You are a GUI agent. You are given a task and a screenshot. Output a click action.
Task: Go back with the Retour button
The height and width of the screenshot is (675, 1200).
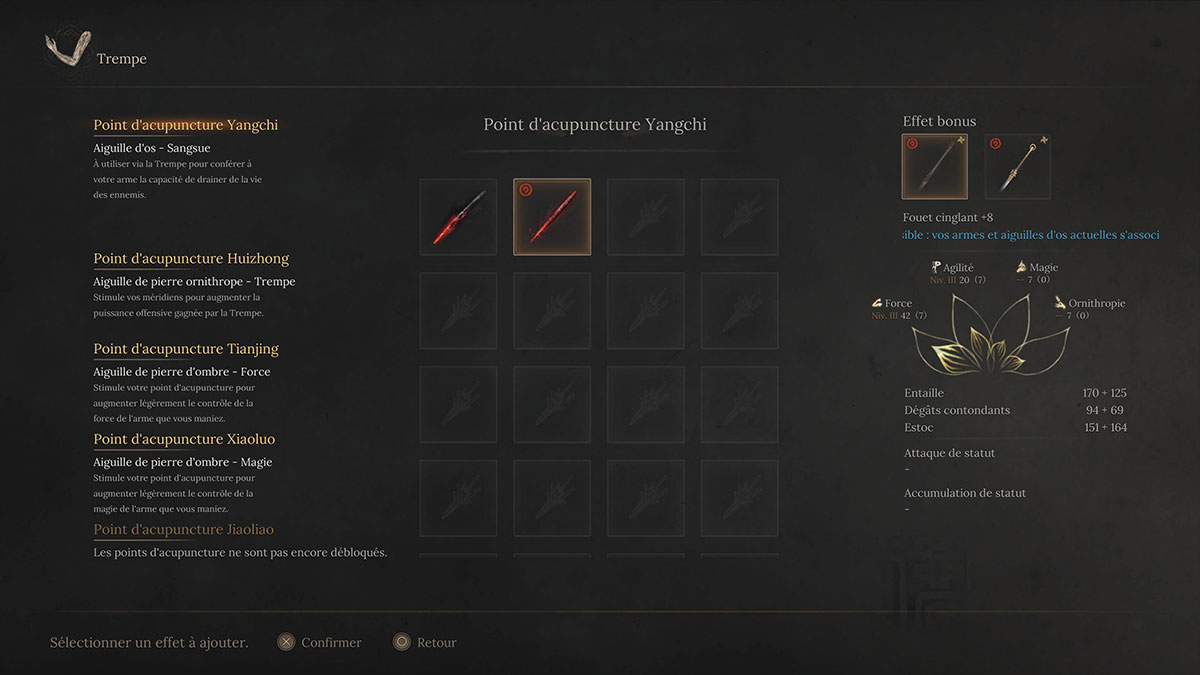click(x=425, y=642)
